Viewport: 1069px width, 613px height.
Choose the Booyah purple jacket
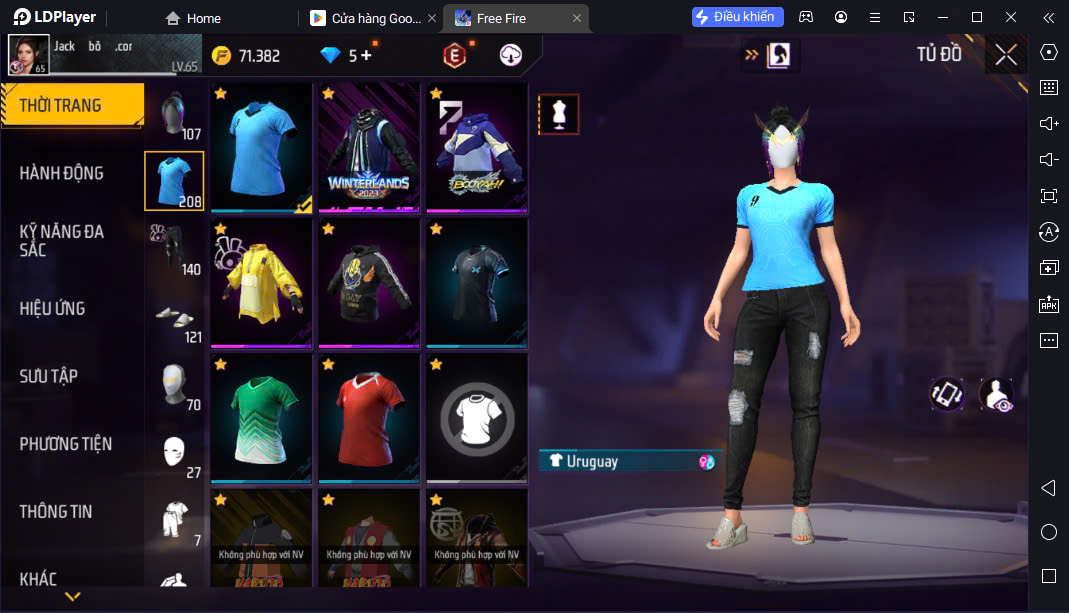tap(477, 147)
